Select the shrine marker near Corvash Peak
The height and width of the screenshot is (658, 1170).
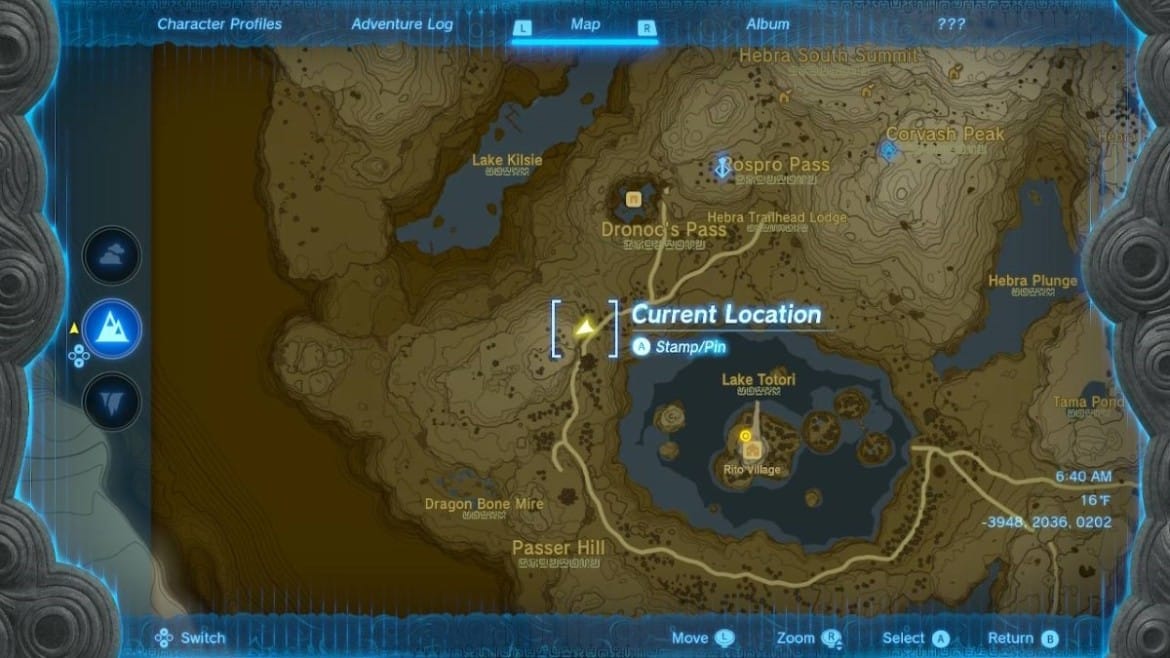(888, 150)
